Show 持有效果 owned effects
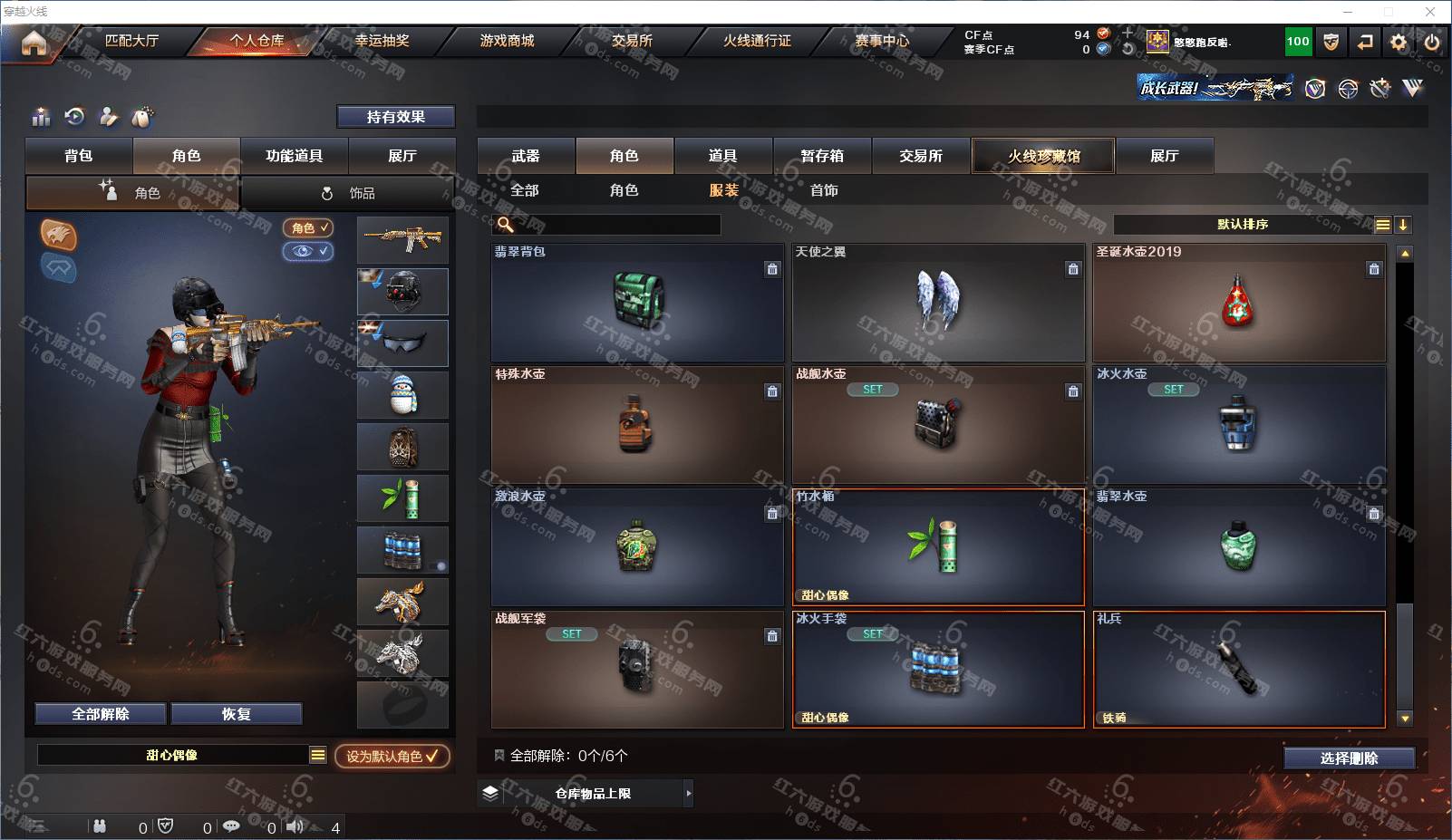Viewport: 1452px width, 840px height. coord(395,117)
